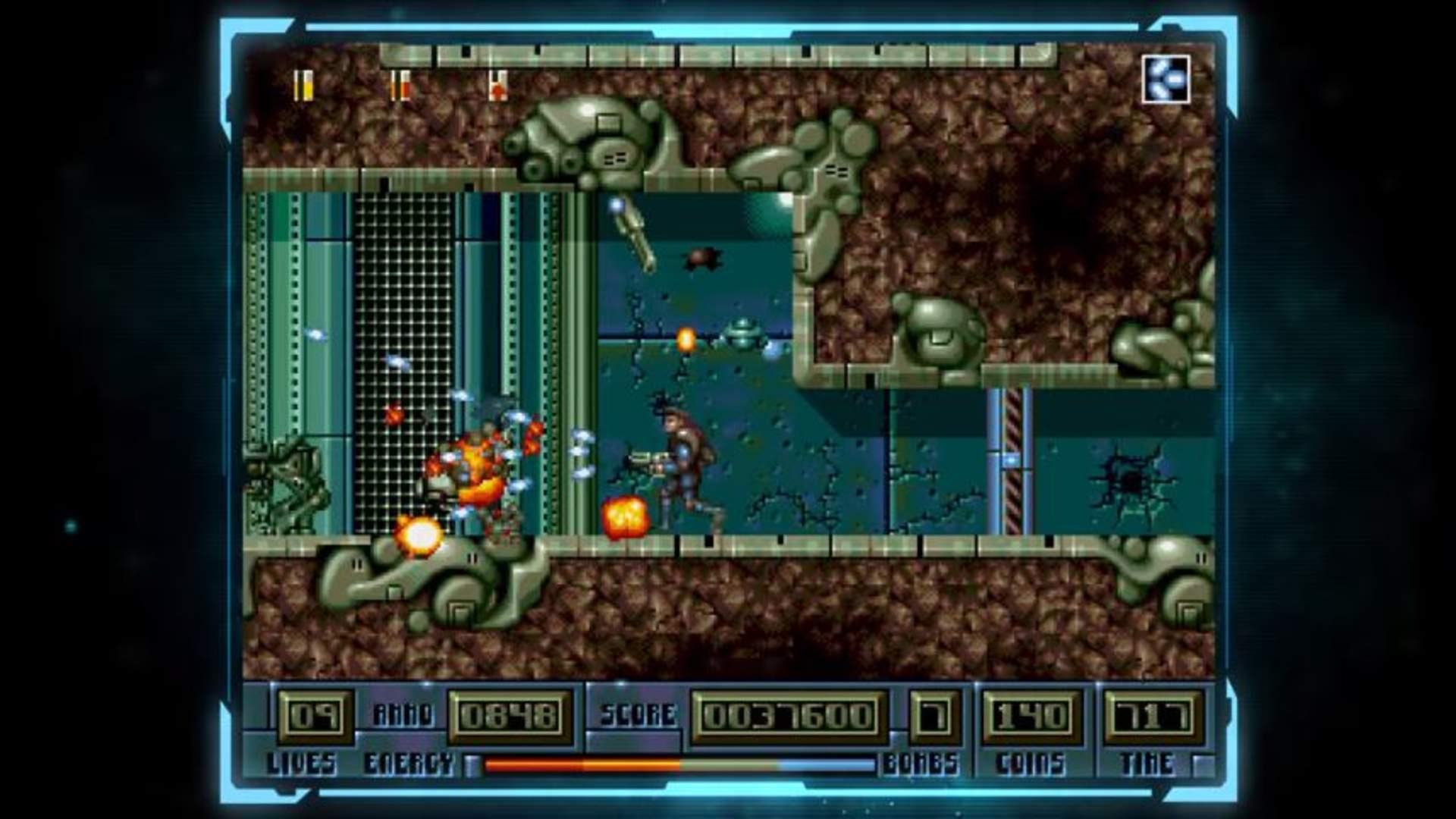Click the yellow-filled power gauge icon
1456x819 pixels.
304,85
